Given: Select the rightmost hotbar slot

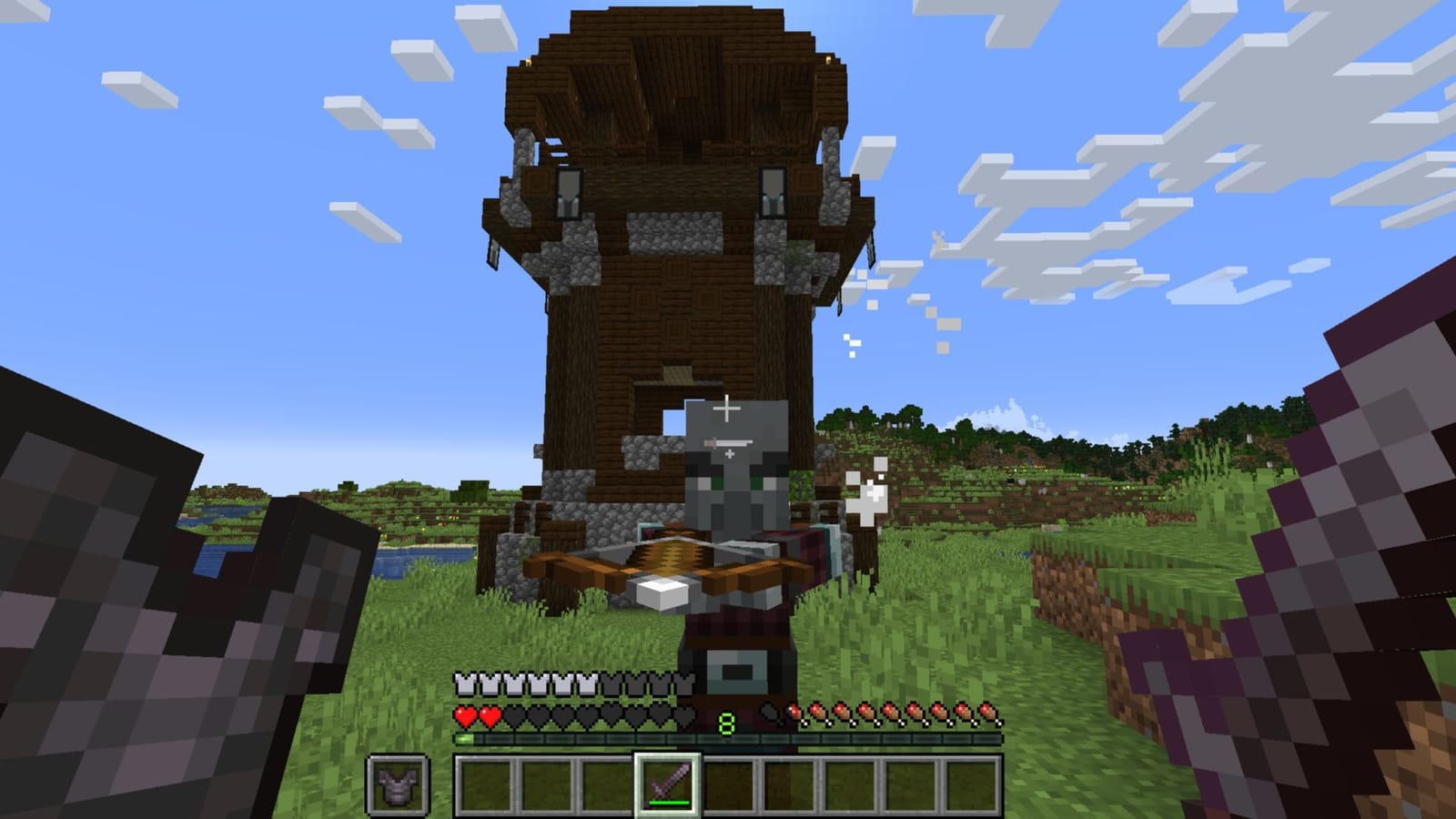Looking at the screenshot, I should [971, 784].
